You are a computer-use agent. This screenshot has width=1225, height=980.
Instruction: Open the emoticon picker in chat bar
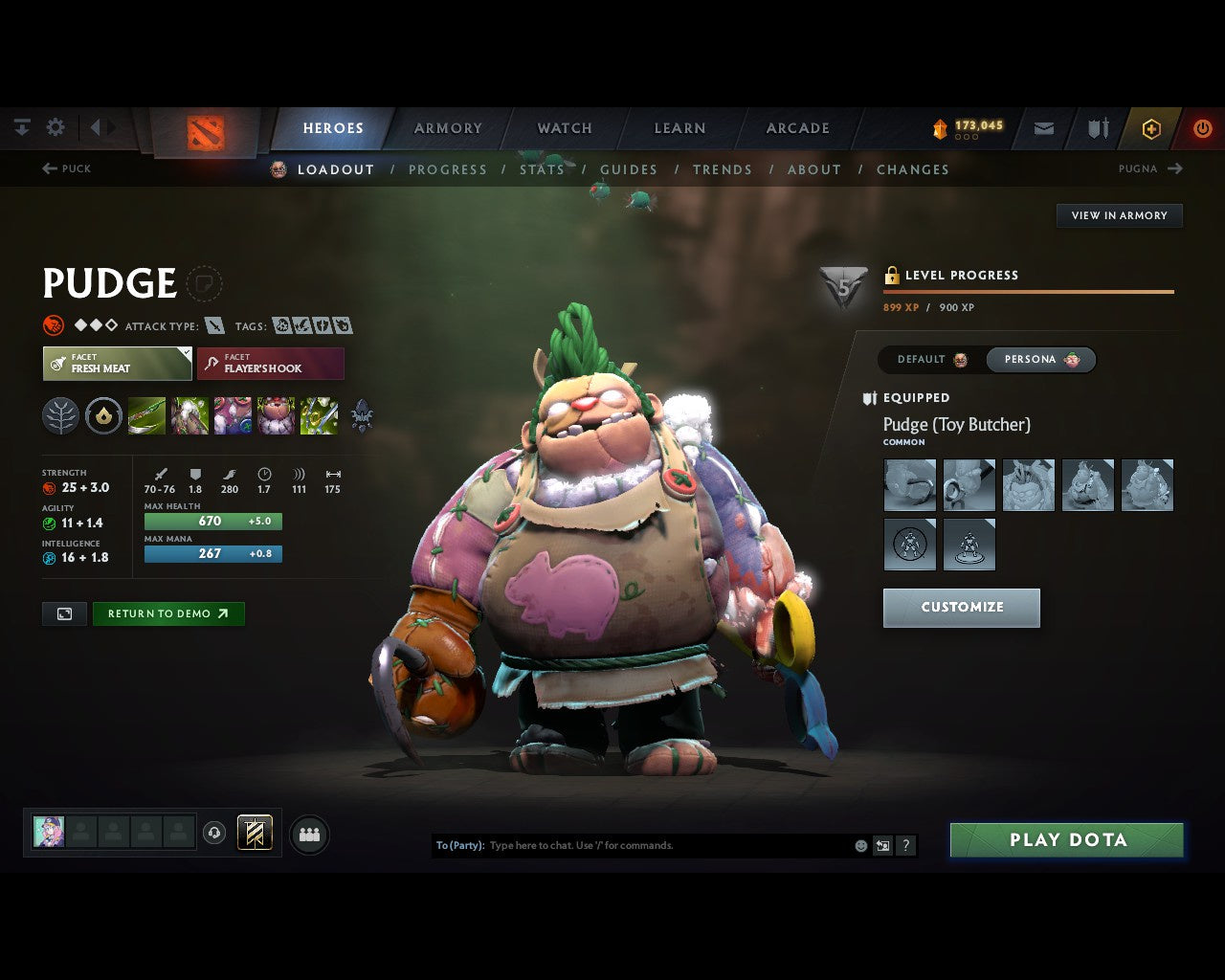pyautogui.click(x=858, y=846)
